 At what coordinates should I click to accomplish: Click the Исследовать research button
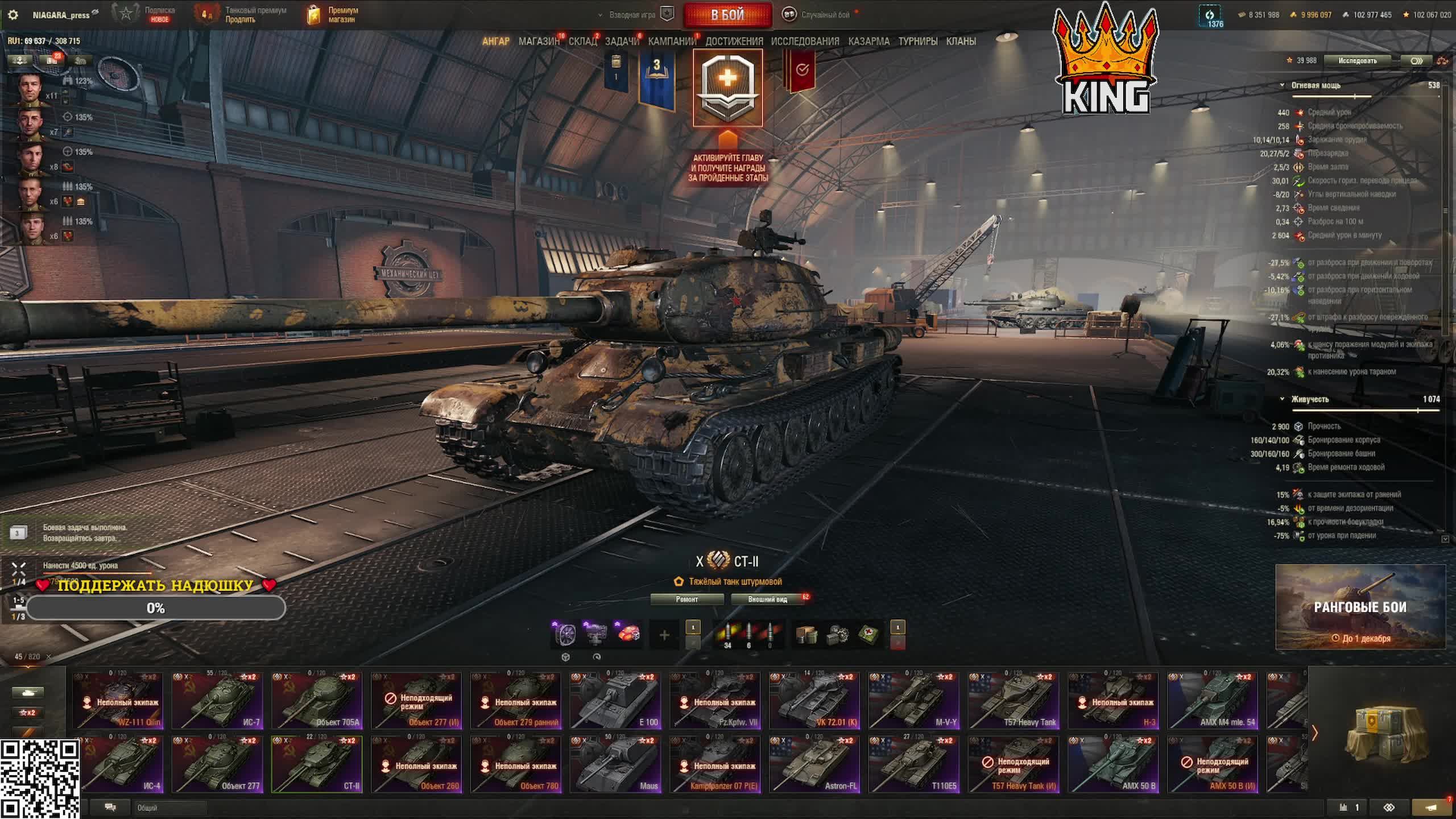coord(1357,61)
